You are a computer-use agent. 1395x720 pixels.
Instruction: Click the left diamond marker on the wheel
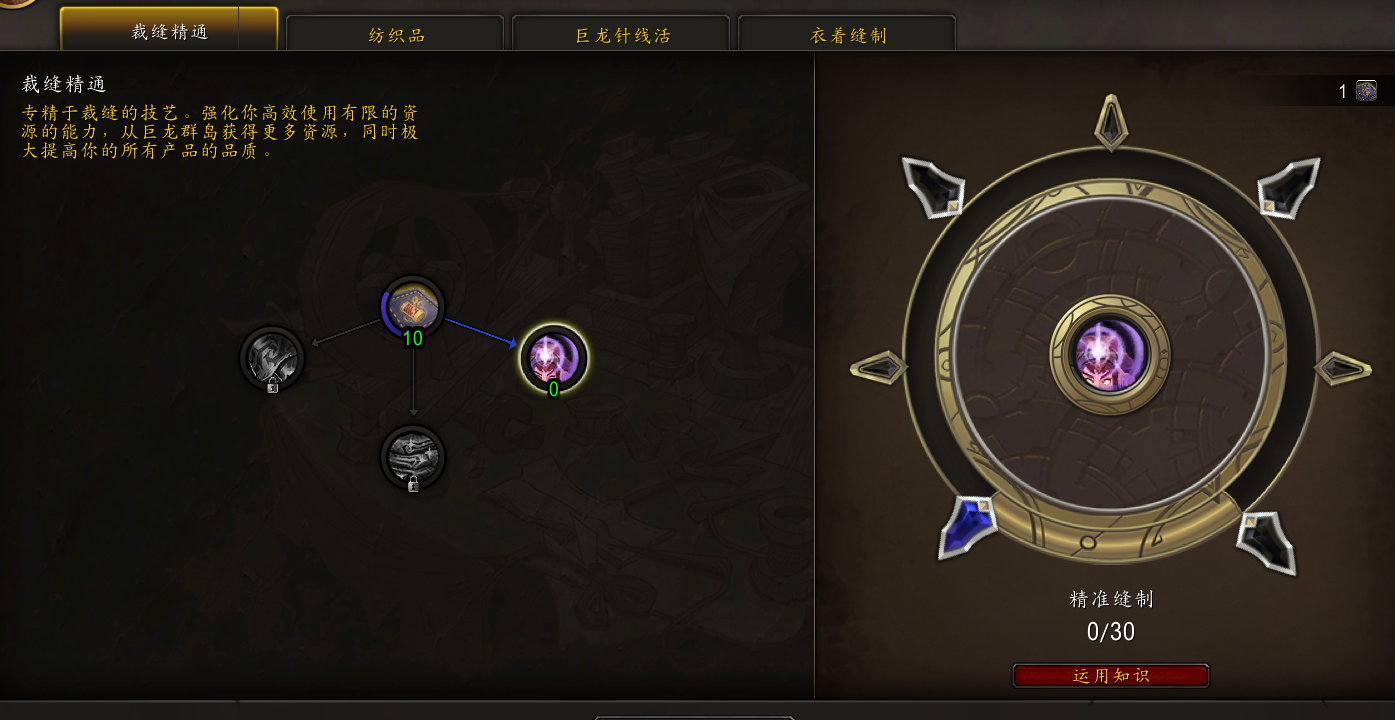point(878,367)
